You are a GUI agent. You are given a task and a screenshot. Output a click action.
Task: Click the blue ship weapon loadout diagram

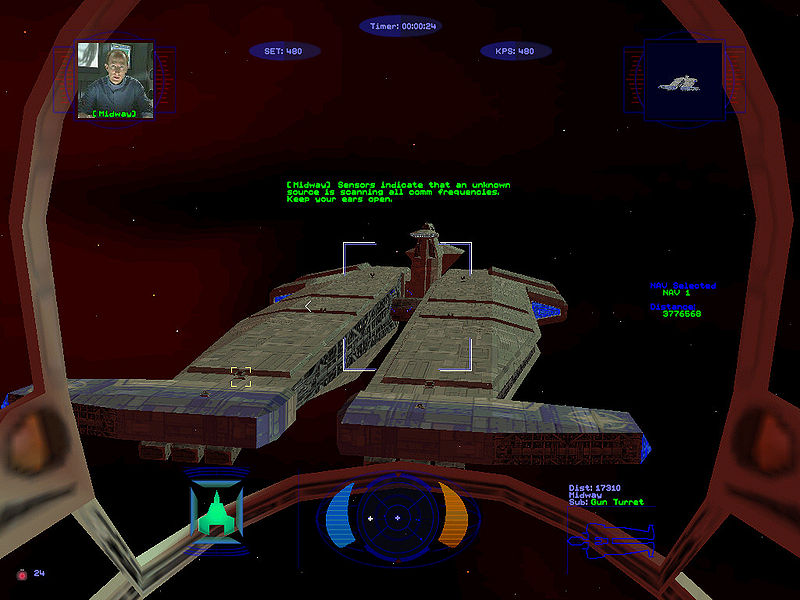click(611, 541)
